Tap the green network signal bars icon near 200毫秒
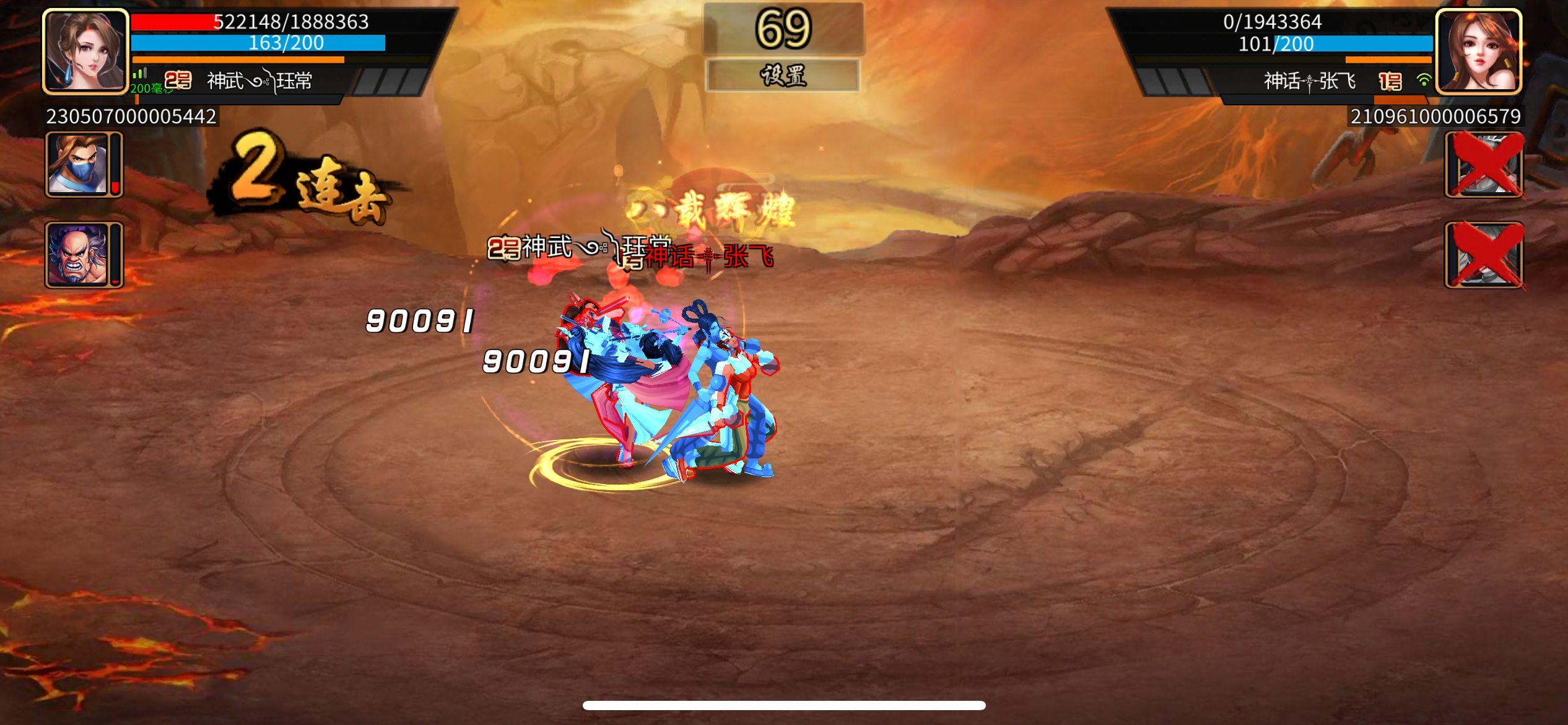1568x725 pixels. (141, 74)
